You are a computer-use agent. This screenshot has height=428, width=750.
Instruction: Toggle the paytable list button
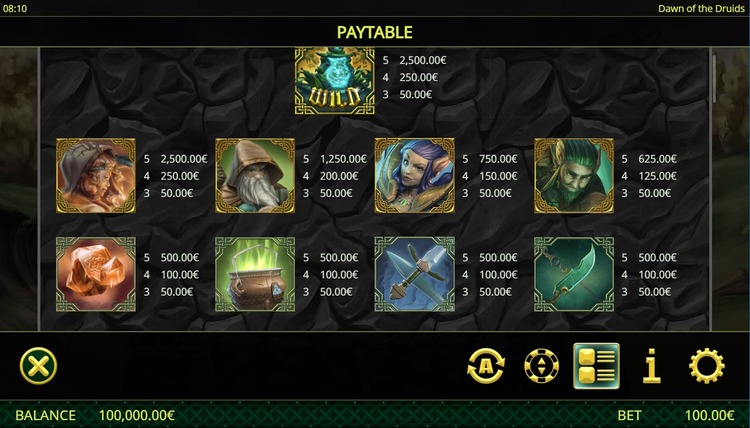[596, 366]
